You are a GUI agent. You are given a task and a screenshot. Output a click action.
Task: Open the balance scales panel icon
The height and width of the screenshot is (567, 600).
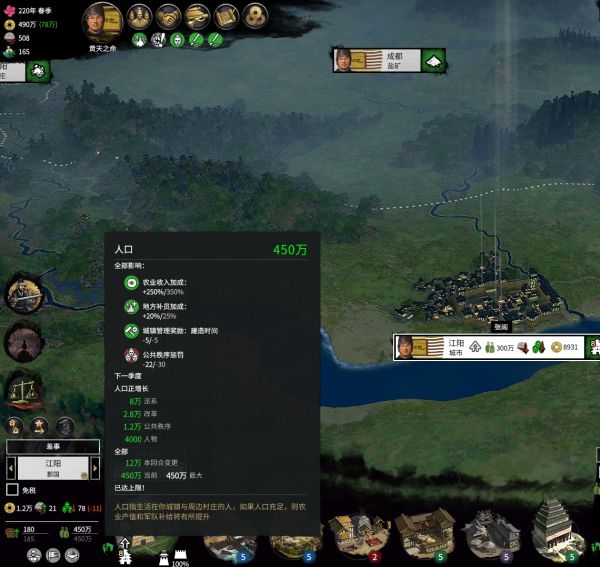point(21,388)
